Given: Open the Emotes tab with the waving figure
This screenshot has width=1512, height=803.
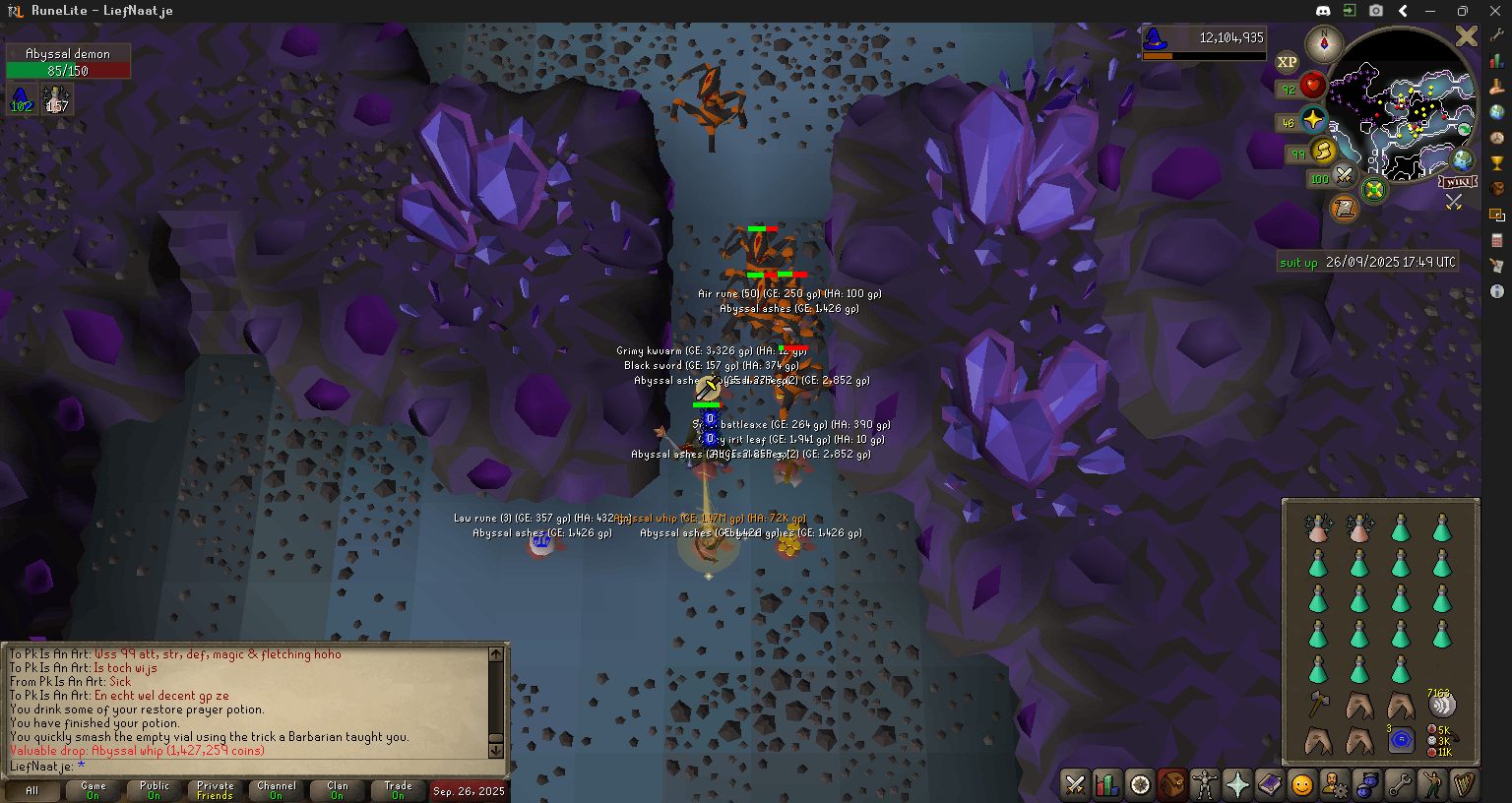Looking at the screenshot, I should (1432, 784).
